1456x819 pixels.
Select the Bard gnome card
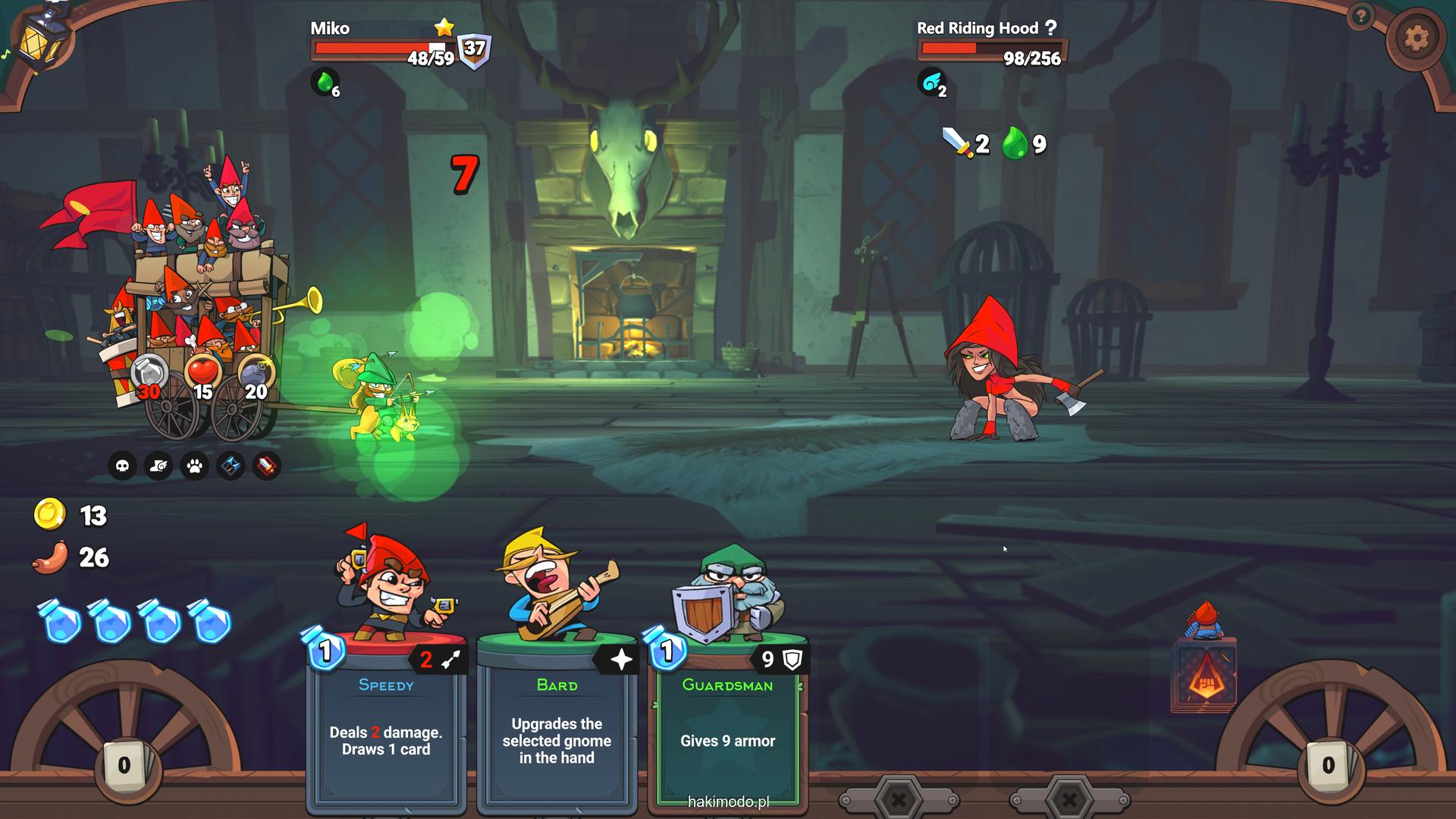(557, 720)
